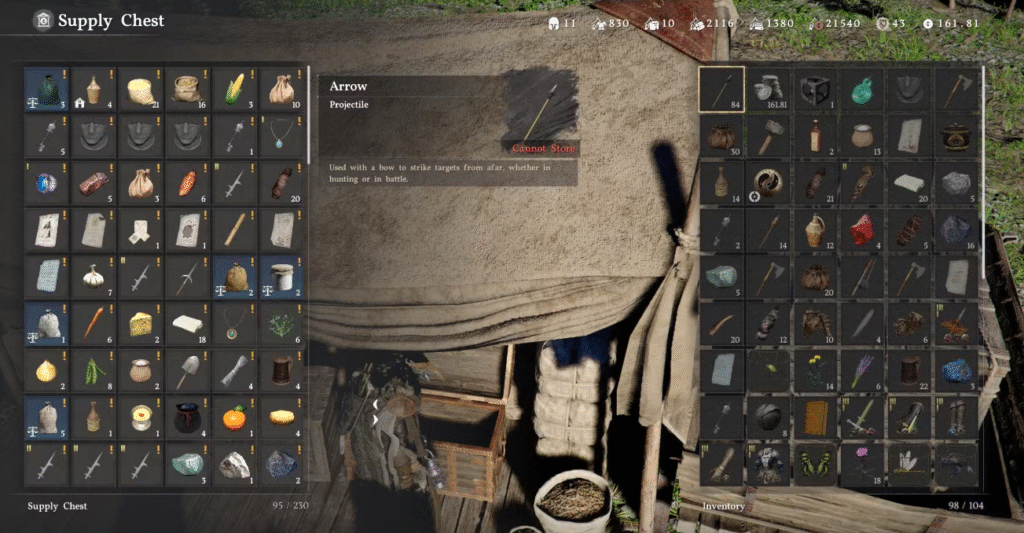Viewport: 1024px width, 533px height.
Task: Select the black cauldron in the chest
Action: (187, 416)
